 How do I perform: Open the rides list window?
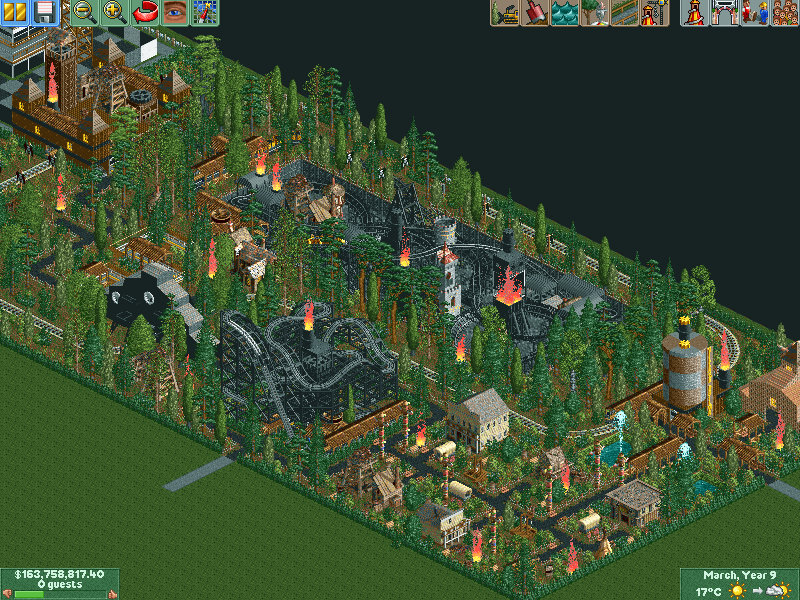pyautogui.click(x=693, y=13)
